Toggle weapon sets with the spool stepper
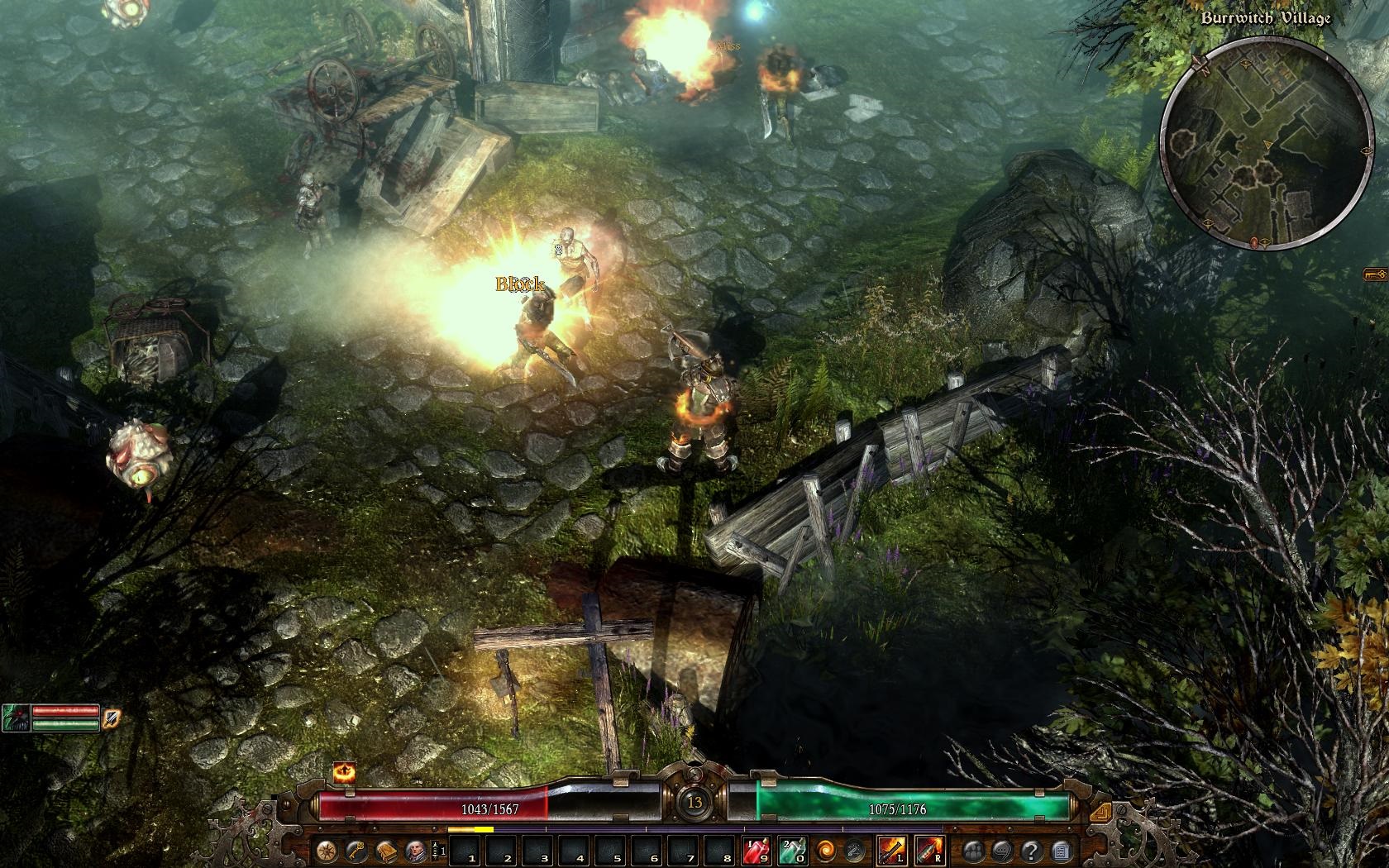1389x868 pixels. (x=437, y=851)
